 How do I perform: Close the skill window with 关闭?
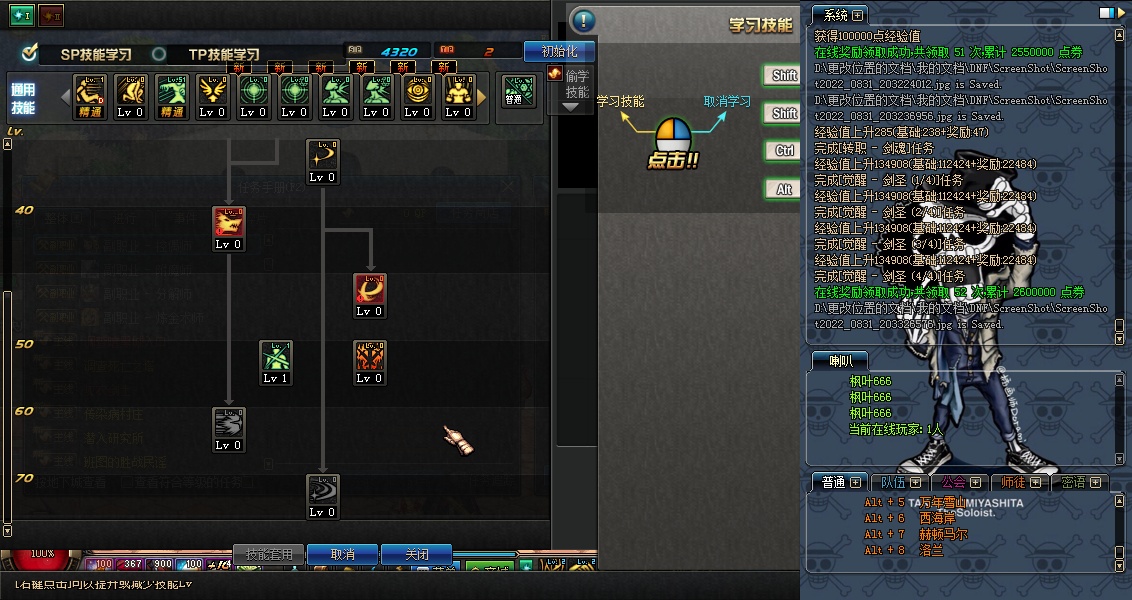(417, 554)
